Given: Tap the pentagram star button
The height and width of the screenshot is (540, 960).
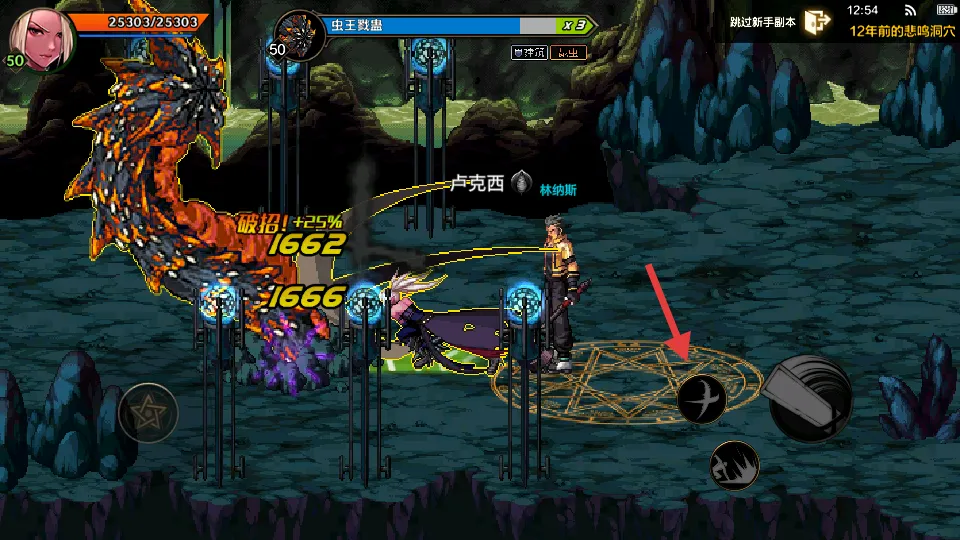Looking at the screenshot, I should [148, 412].
